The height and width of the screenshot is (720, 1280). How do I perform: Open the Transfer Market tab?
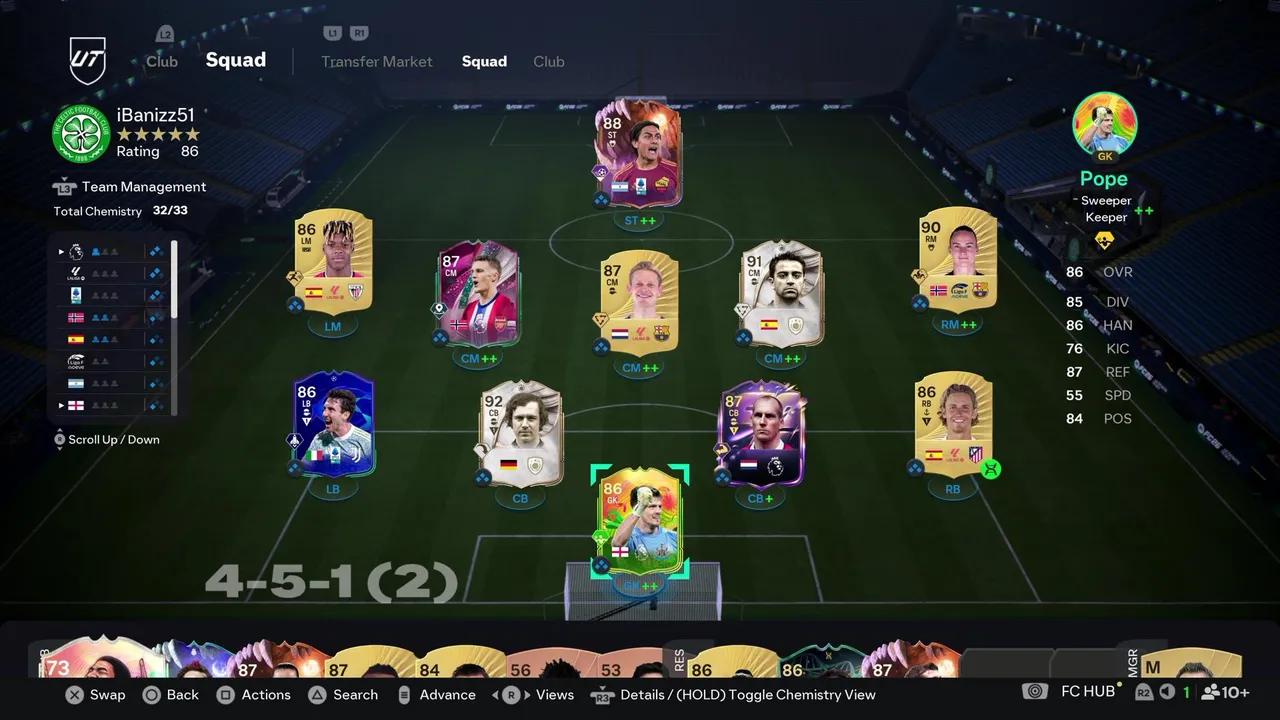click(377, 61)
